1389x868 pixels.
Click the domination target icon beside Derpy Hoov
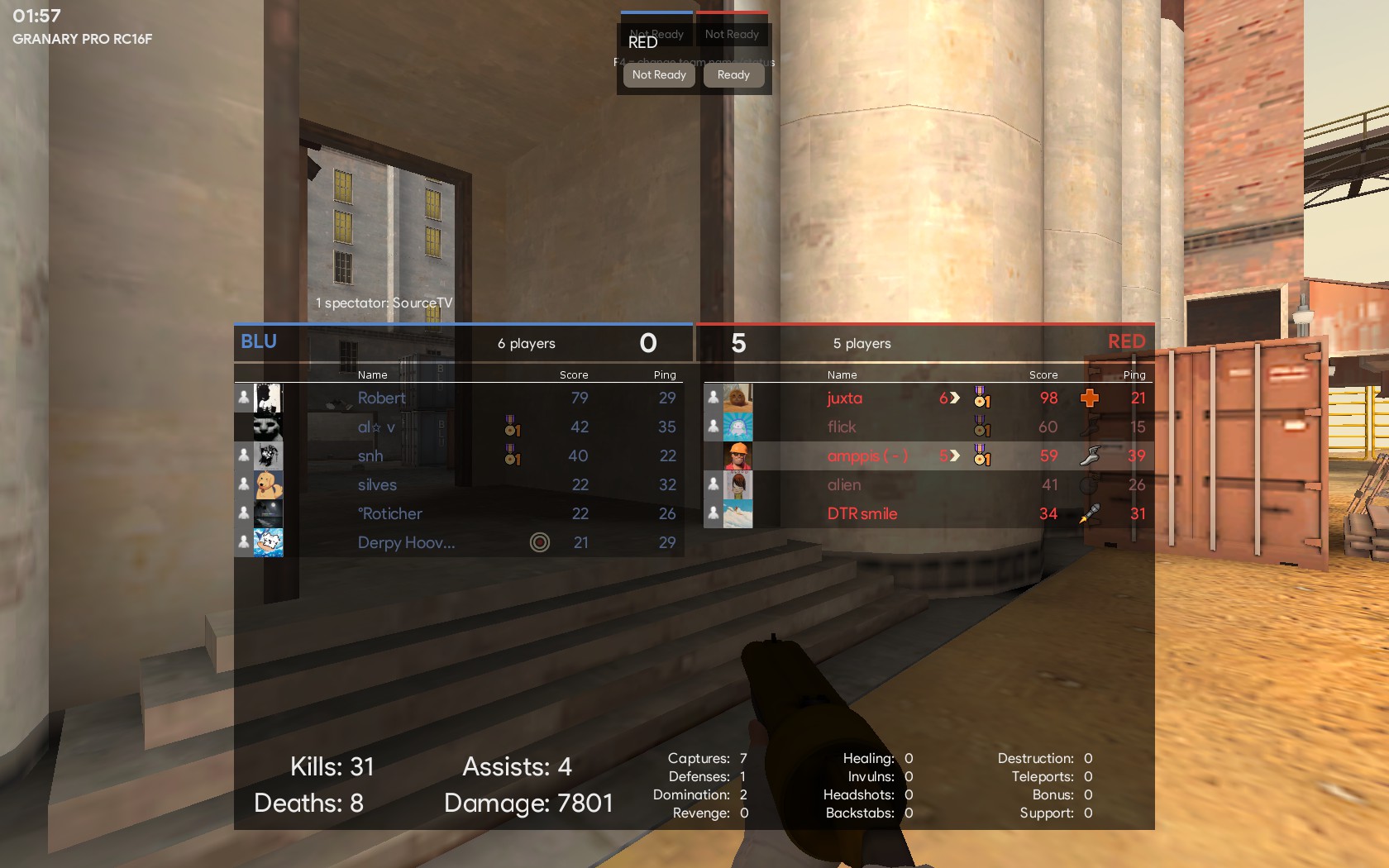(x=539, y=543)
